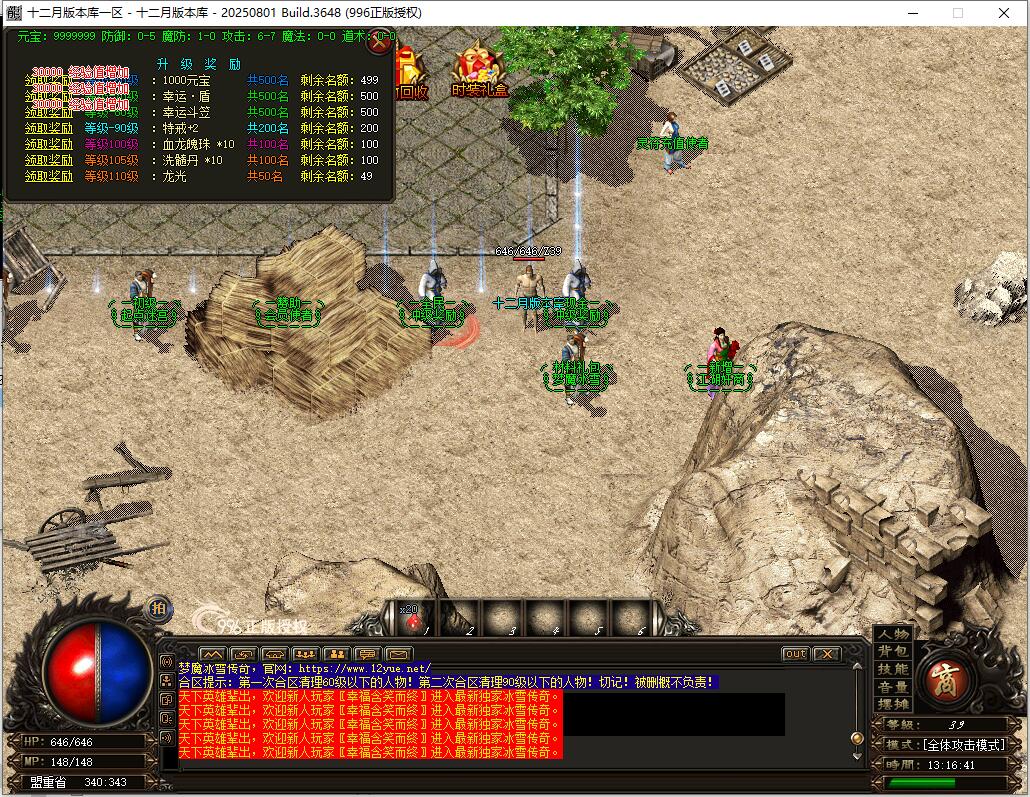Click the round 拍 auction button
Viewport: 1030px width, 797px height.
159,607
